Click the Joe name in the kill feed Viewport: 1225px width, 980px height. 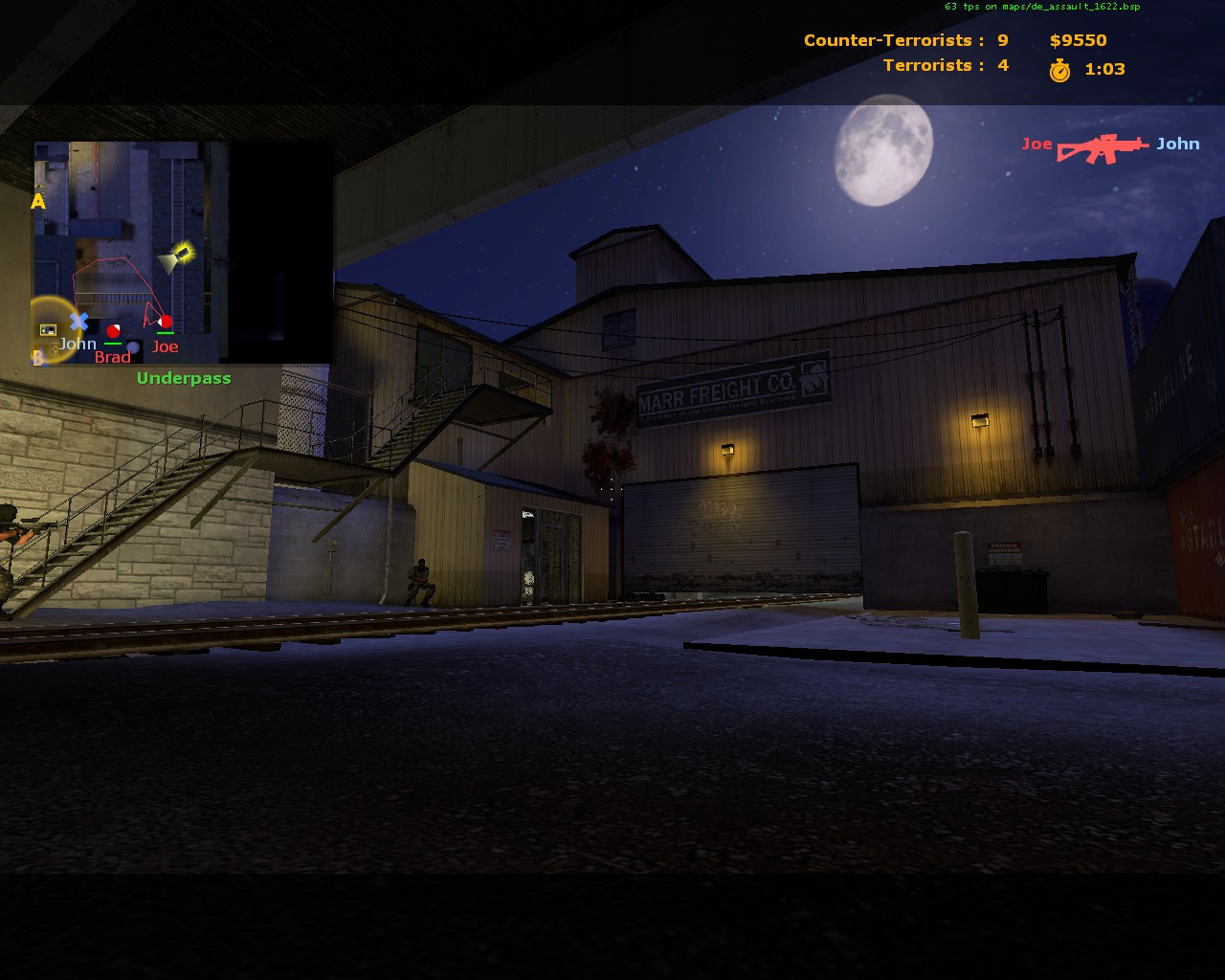click(1037, 144)
